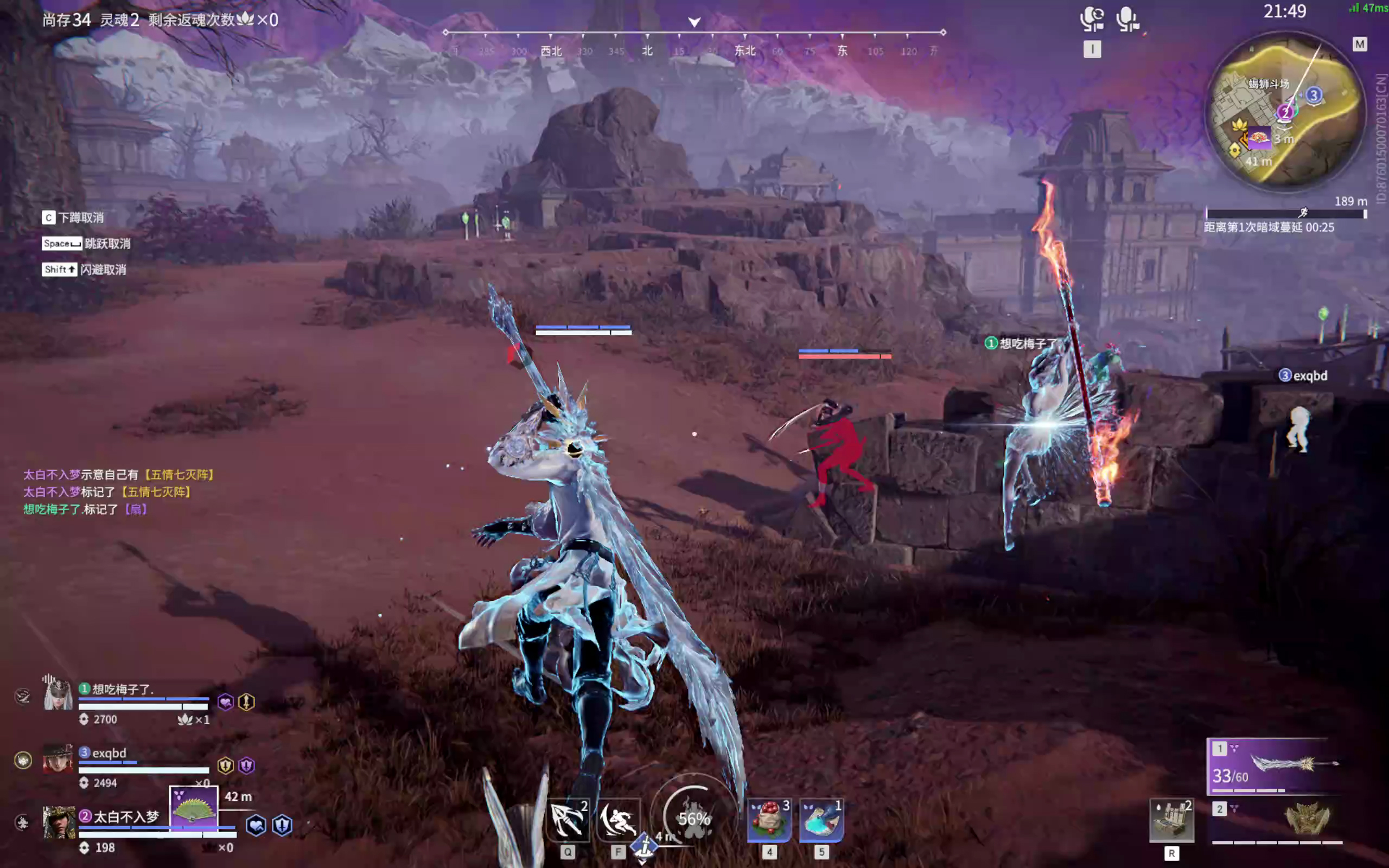The image size is (1389, 868).
Task: Use the blue potion item in slot 5
Action: (x=822, y=819)
